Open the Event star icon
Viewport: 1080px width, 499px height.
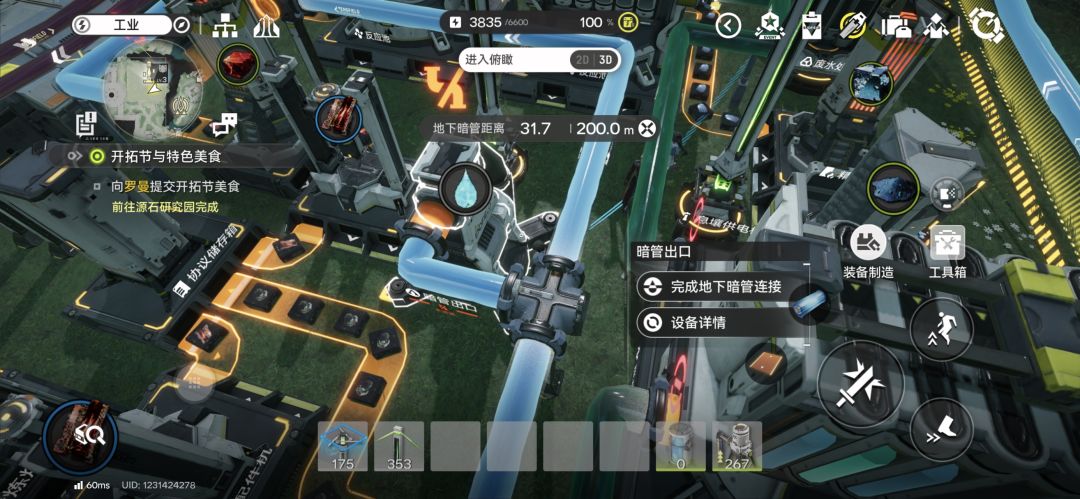pyautogui.click(x=770, y=25)
